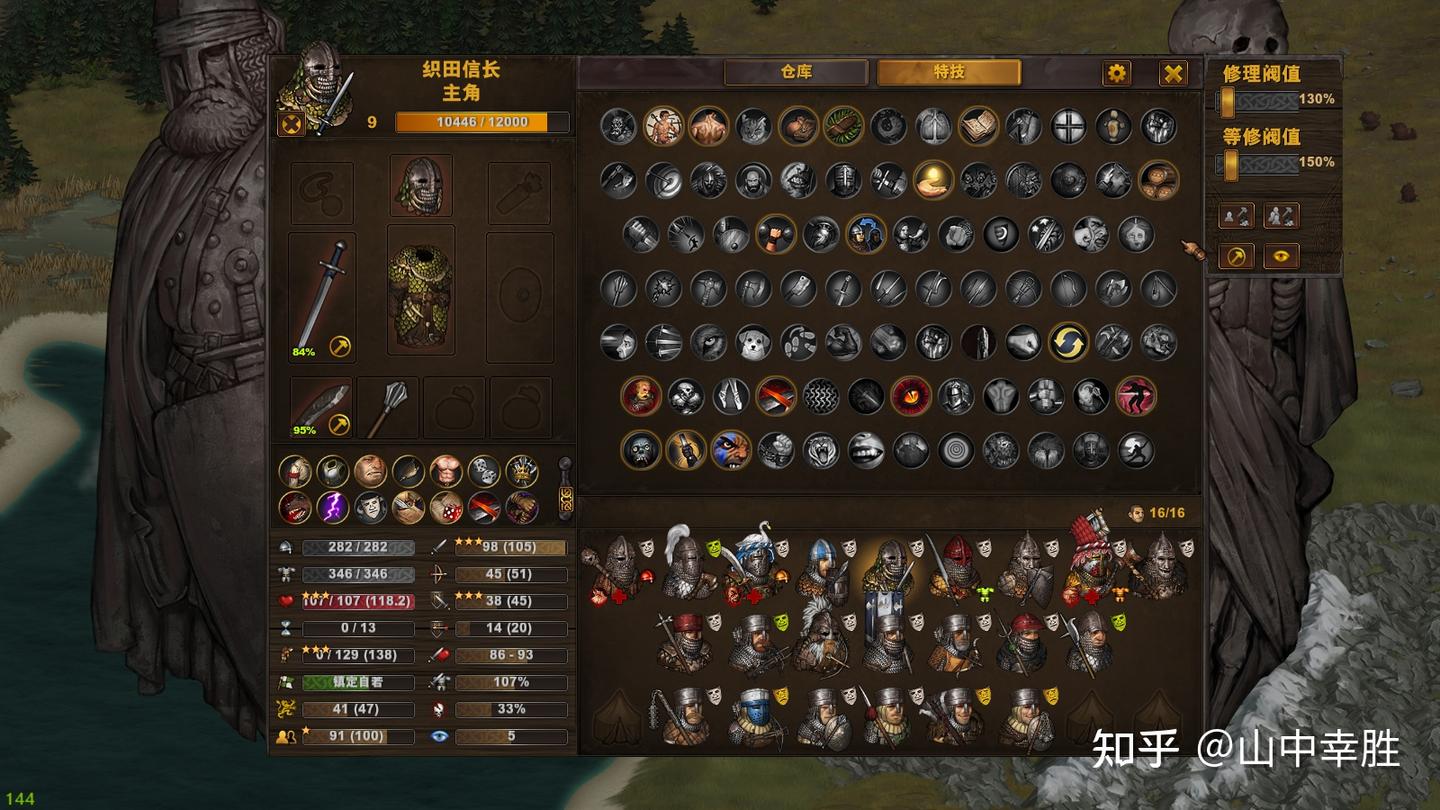Select the equipped helmet slot

421,185
